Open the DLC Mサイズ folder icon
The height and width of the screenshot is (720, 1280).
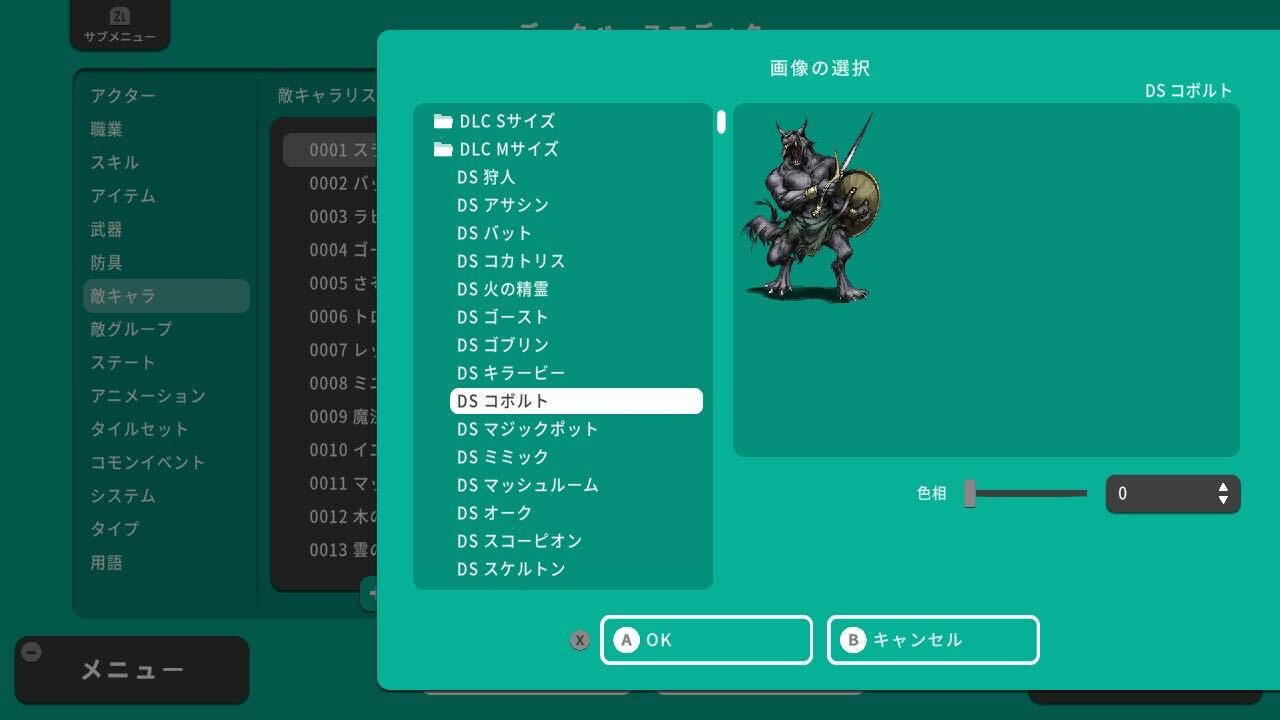(443, 149)
